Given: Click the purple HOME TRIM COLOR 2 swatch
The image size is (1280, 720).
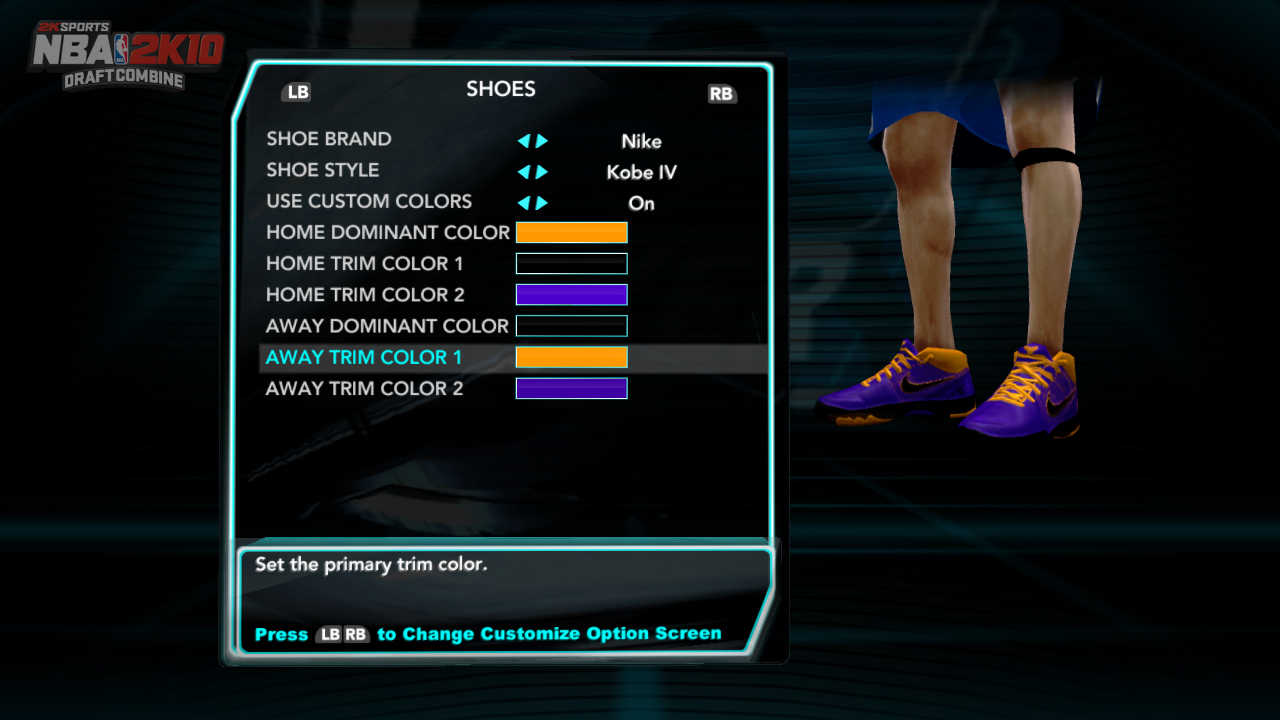Looking at the screenshot, I should pos(571,294).
